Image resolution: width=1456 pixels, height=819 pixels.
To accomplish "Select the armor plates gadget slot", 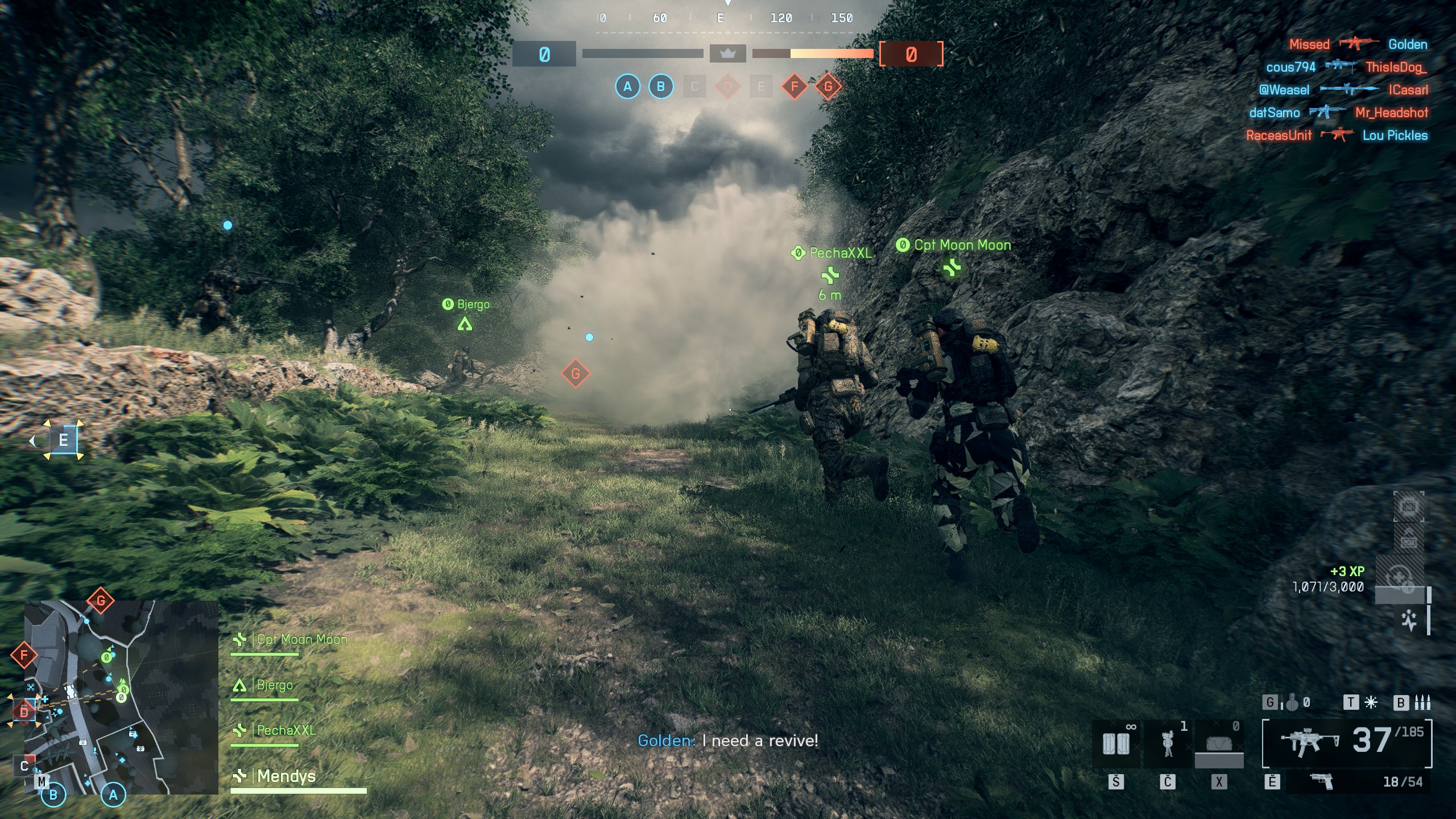I will [x=1116, y=744].
